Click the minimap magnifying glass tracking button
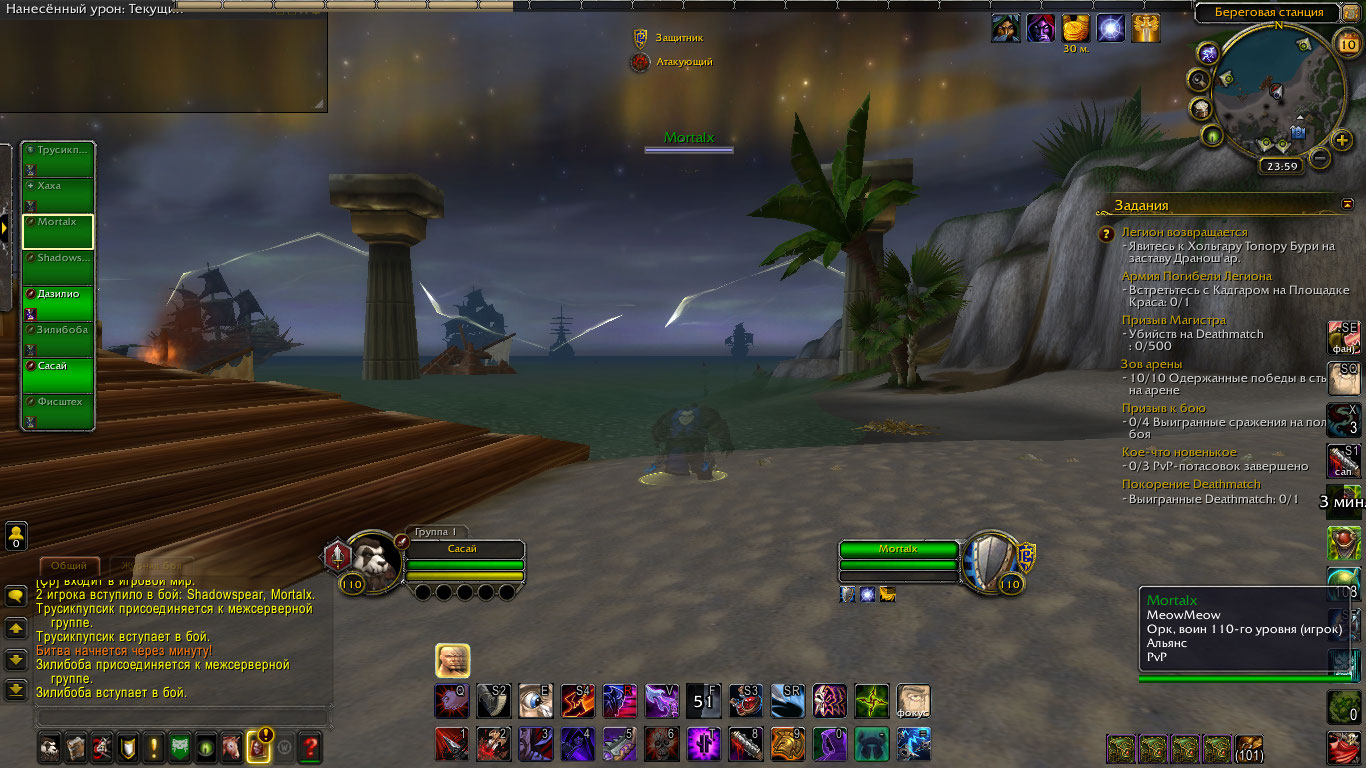The width and height of the screenshot is (1366, 768). [1197, 79]
